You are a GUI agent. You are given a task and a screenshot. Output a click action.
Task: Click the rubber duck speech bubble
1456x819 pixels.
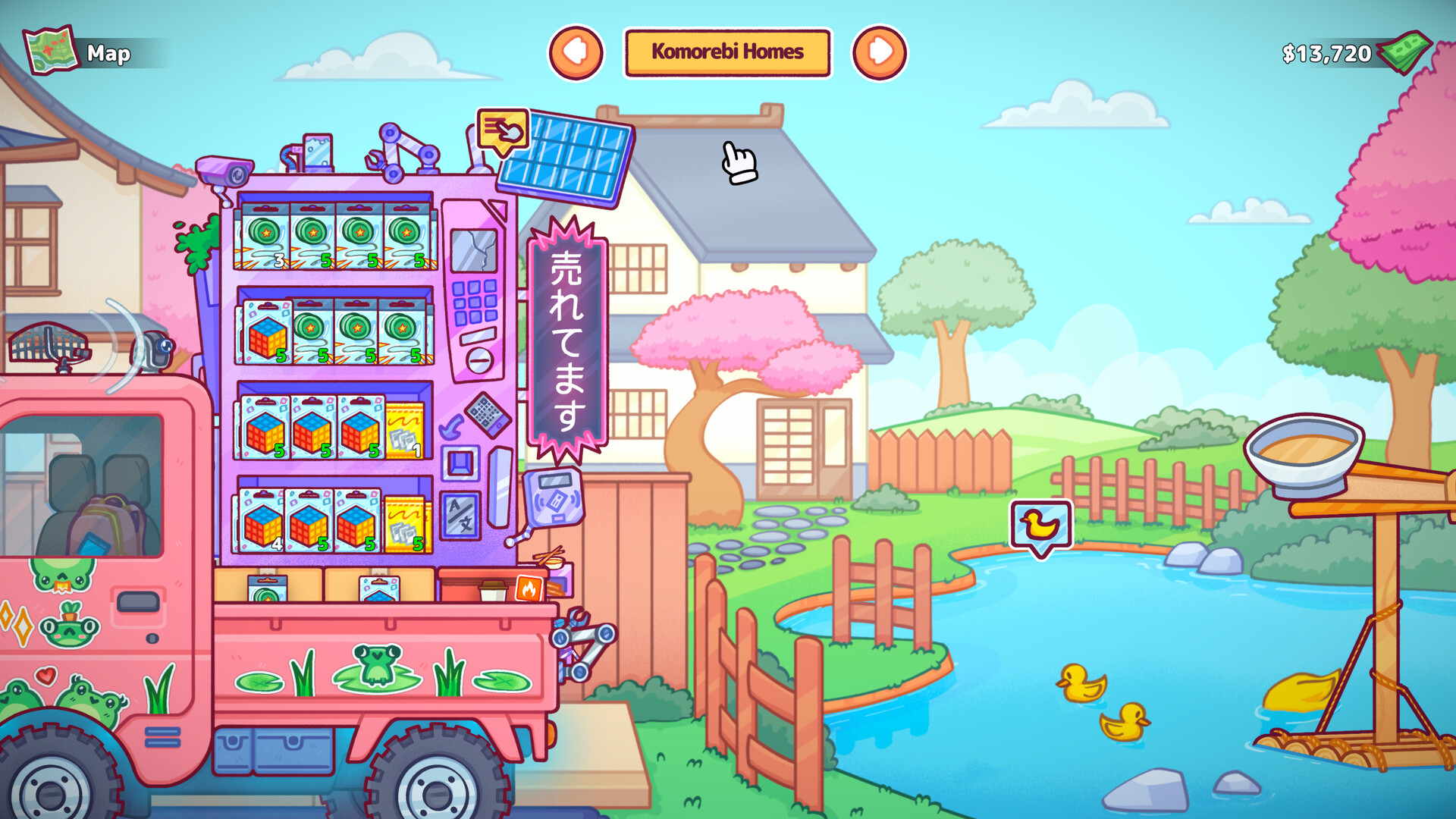[1040, 525]
